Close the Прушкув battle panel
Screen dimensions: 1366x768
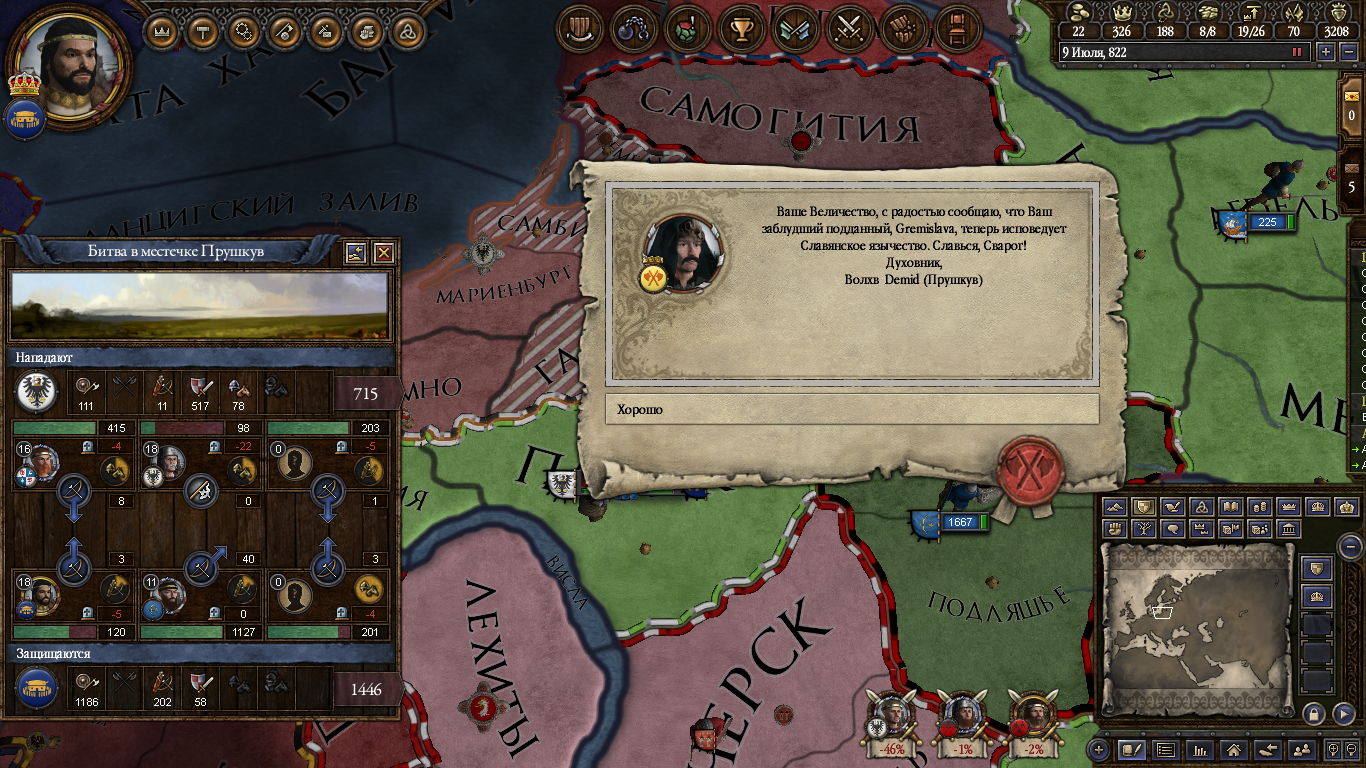383,253
